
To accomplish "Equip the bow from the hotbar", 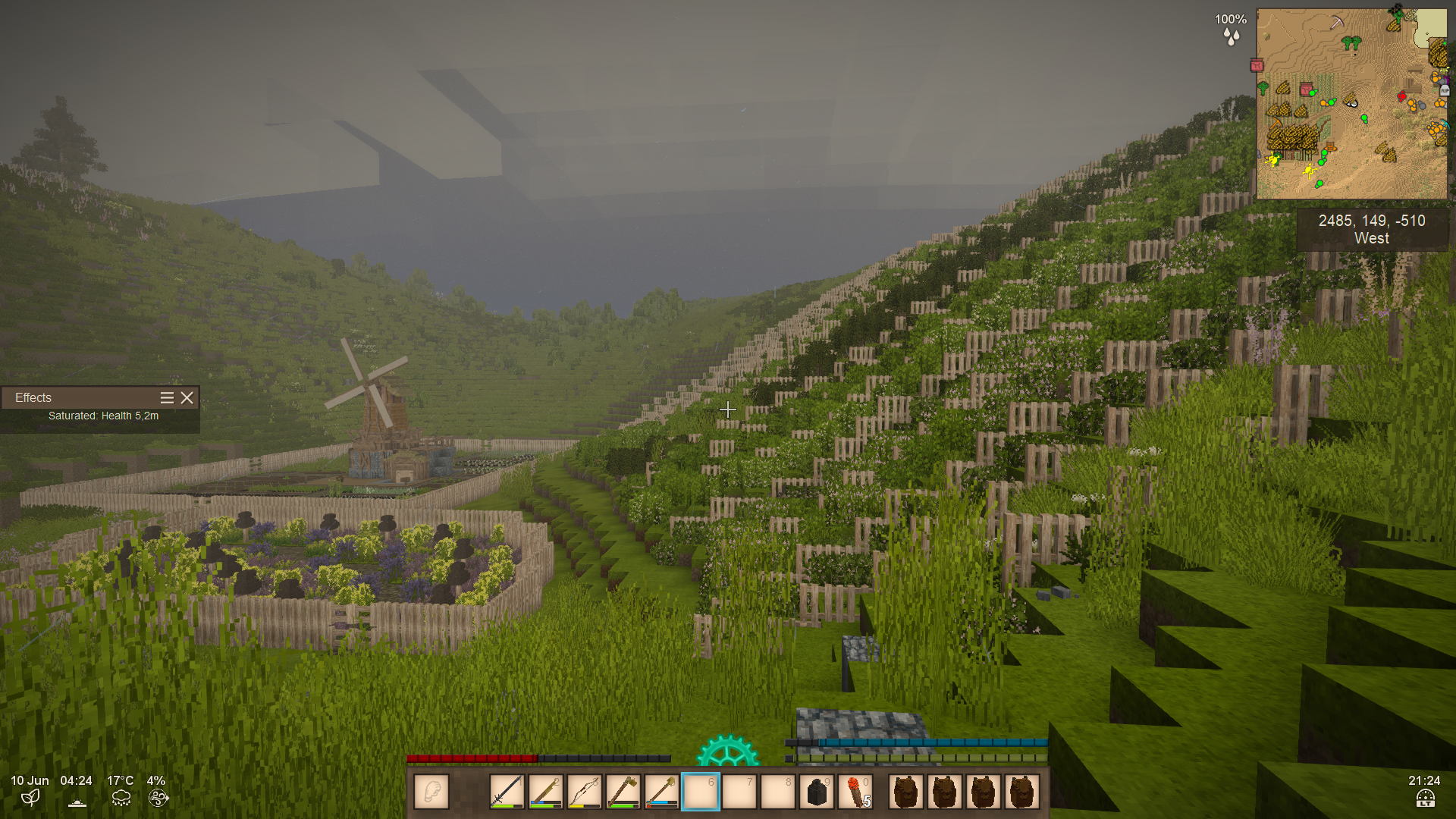I will point(584,792).
